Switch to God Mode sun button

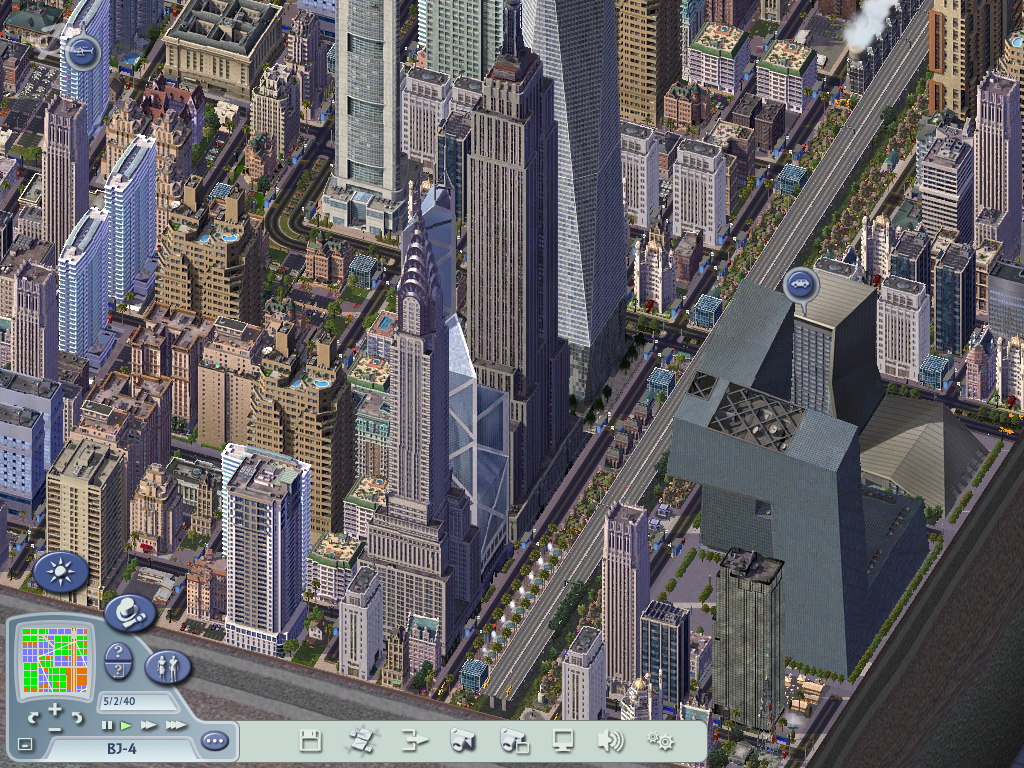(61, 573)
